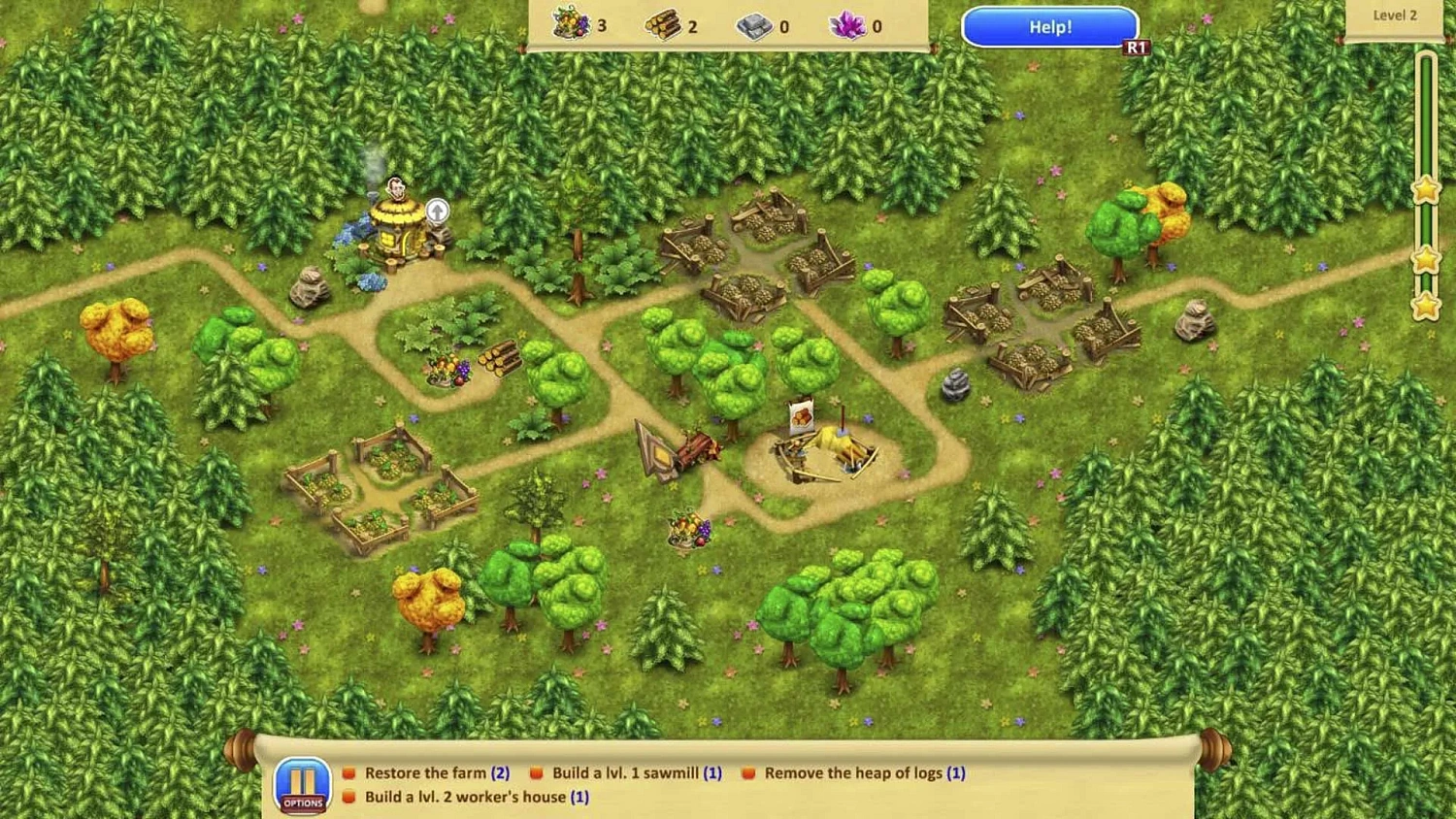Viewport: 1456px width, 819px height.
Task: Click the wood logs resource icon
Action: pos(665,25)
